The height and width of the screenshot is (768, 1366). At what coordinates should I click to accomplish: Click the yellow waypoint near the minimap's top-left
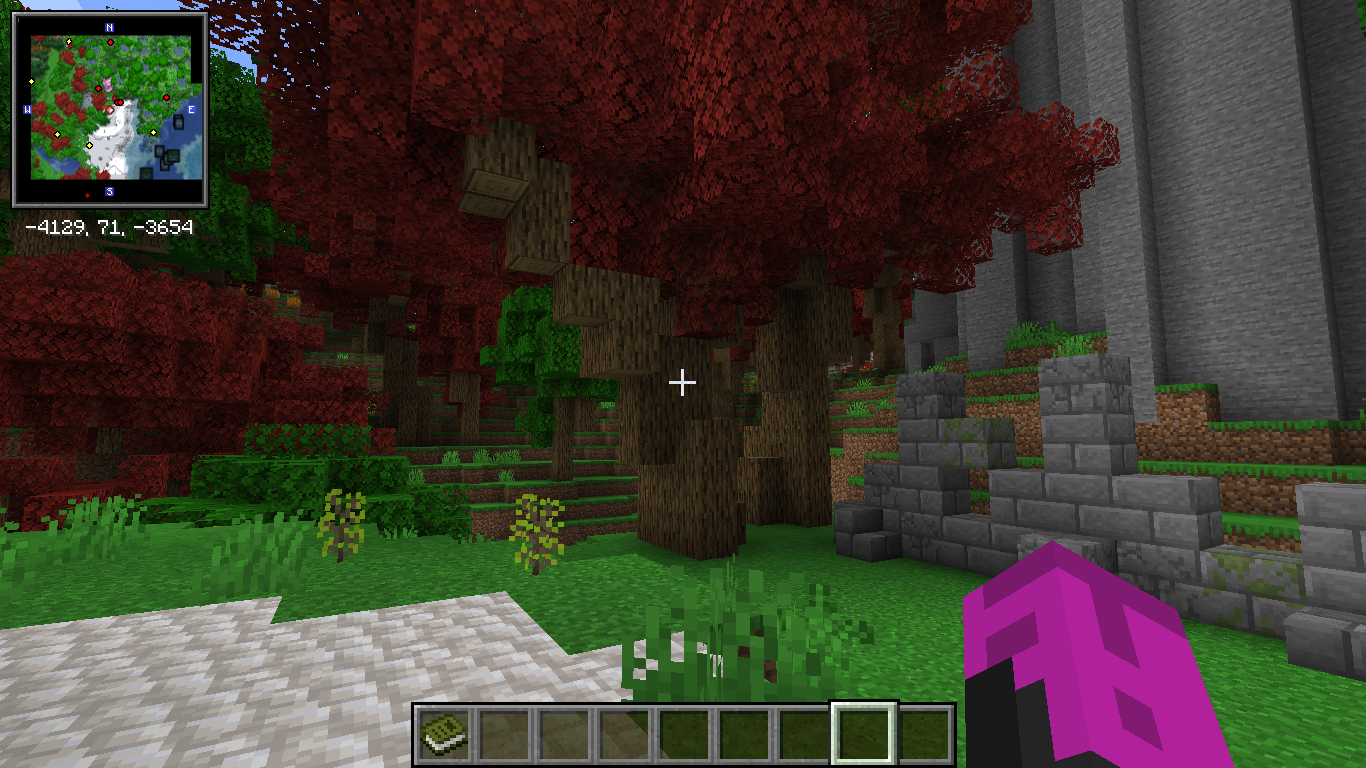coord(69,42)
